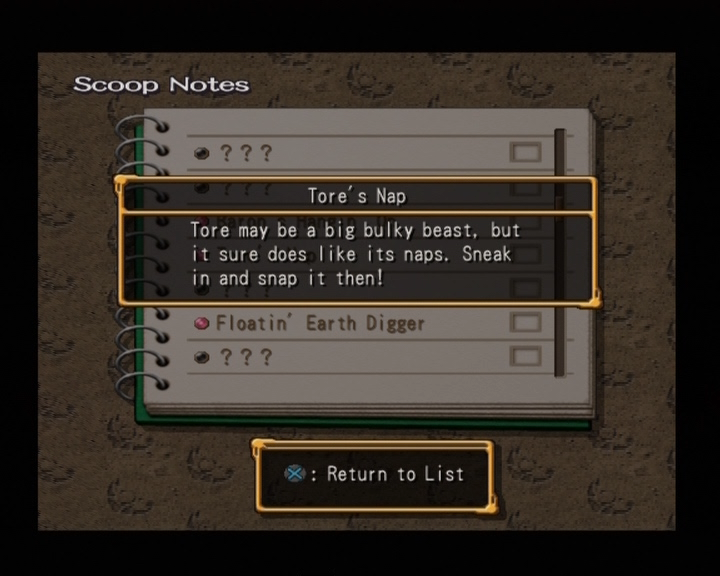This screenshot has height=576, width=720.
Task: Click the Return to List button
Action: [x=376, y=474]
